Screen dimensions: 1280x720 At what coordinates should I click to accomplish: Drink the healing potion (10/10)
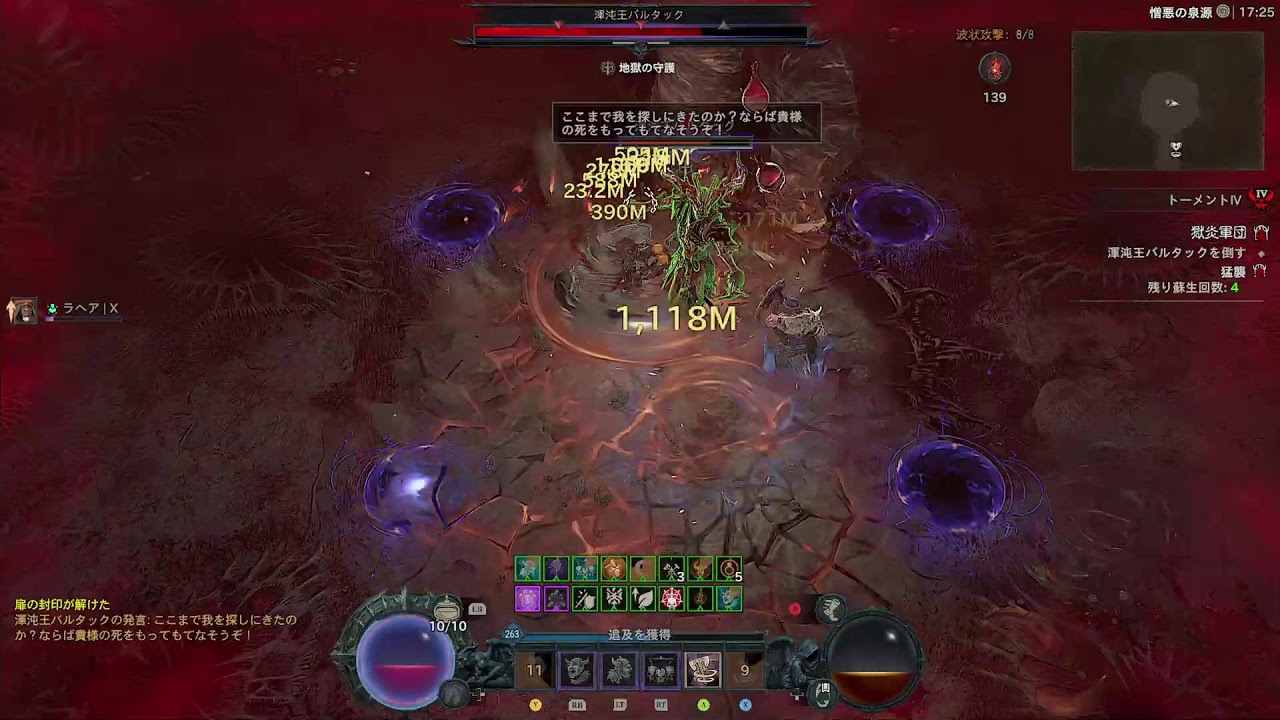447,610
